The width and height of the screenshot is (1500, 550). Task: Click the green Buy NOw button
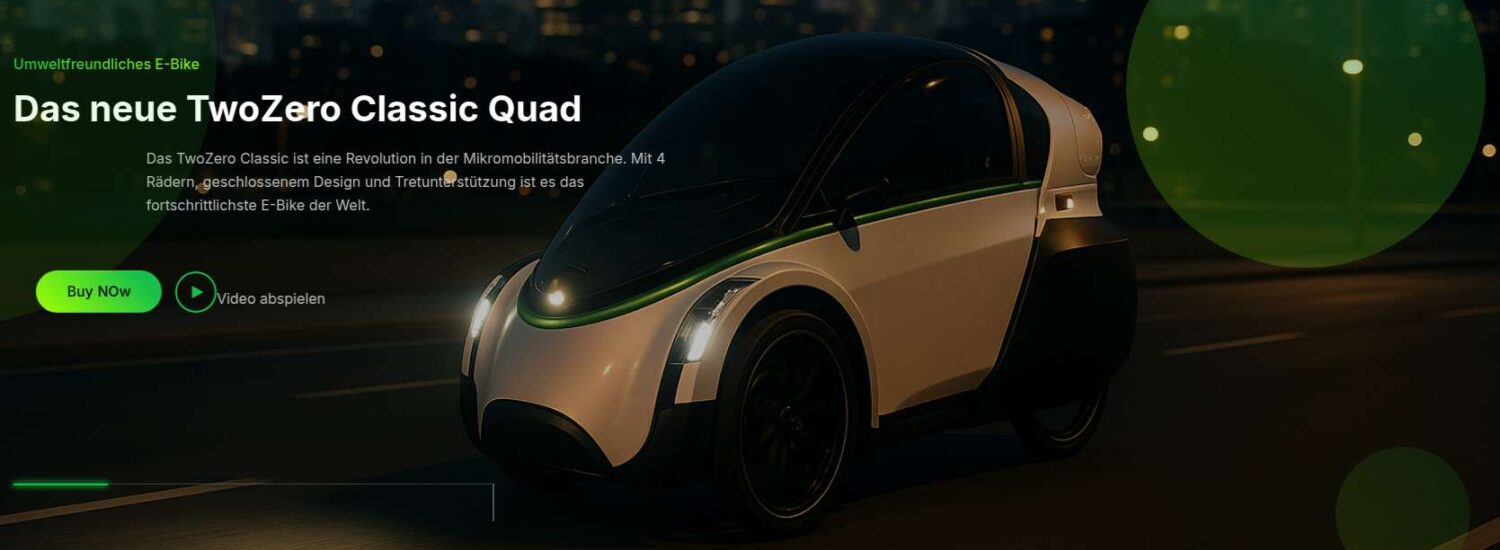98,292
